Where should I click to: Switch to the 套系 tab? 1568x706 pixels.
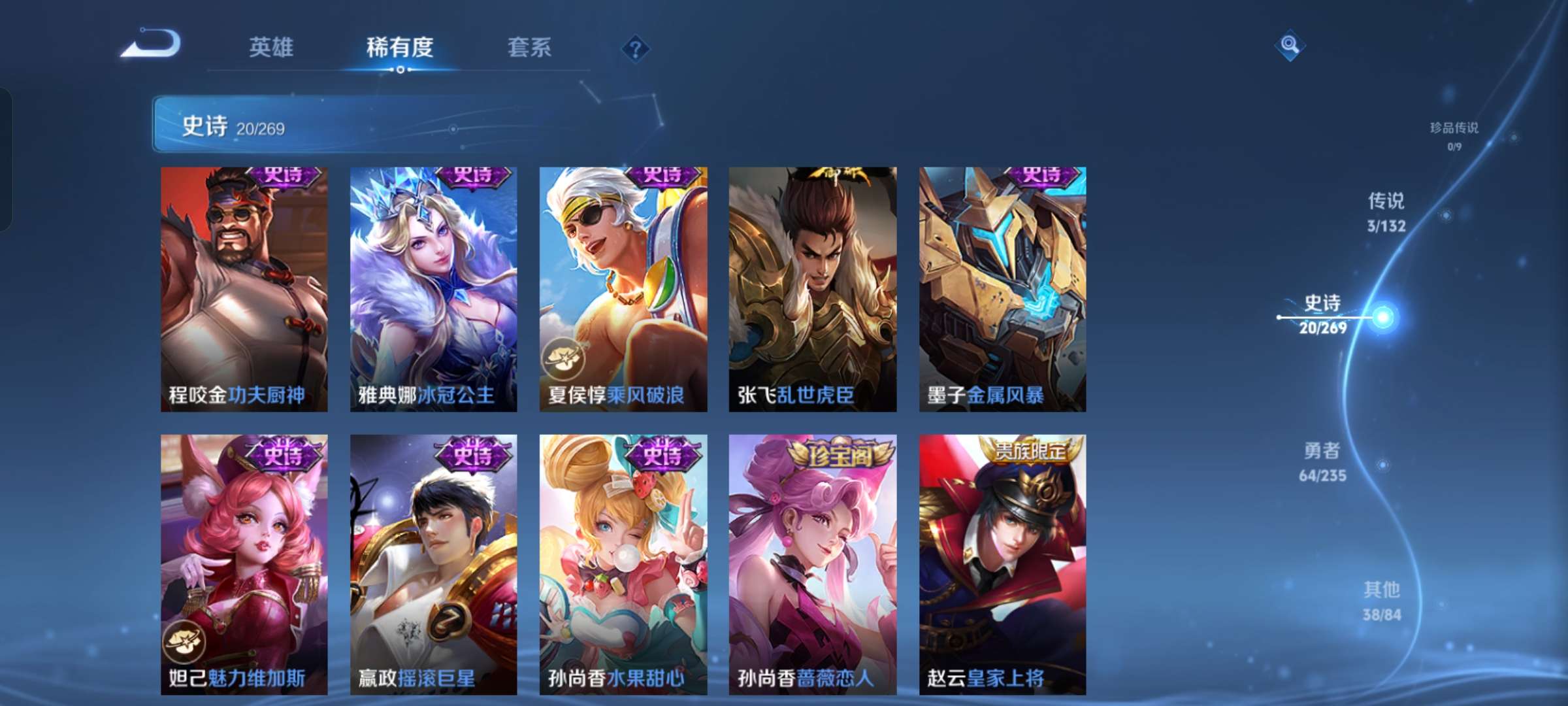(531, 47)
